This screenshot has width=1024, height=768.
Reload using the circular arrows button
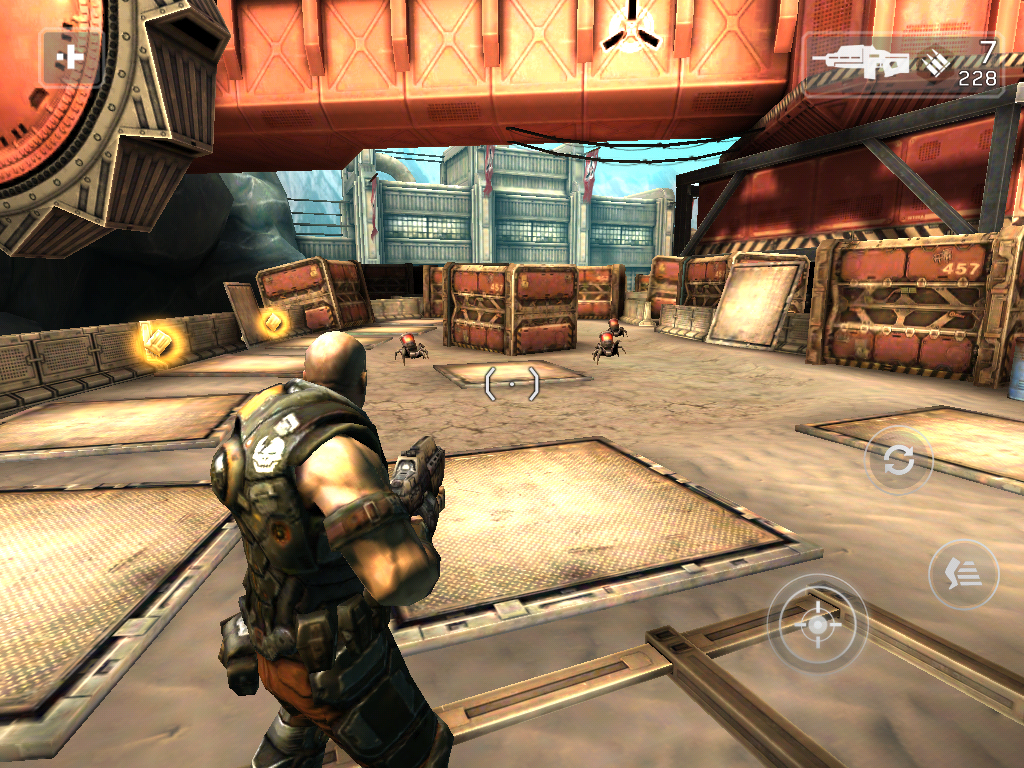[898, 460]
